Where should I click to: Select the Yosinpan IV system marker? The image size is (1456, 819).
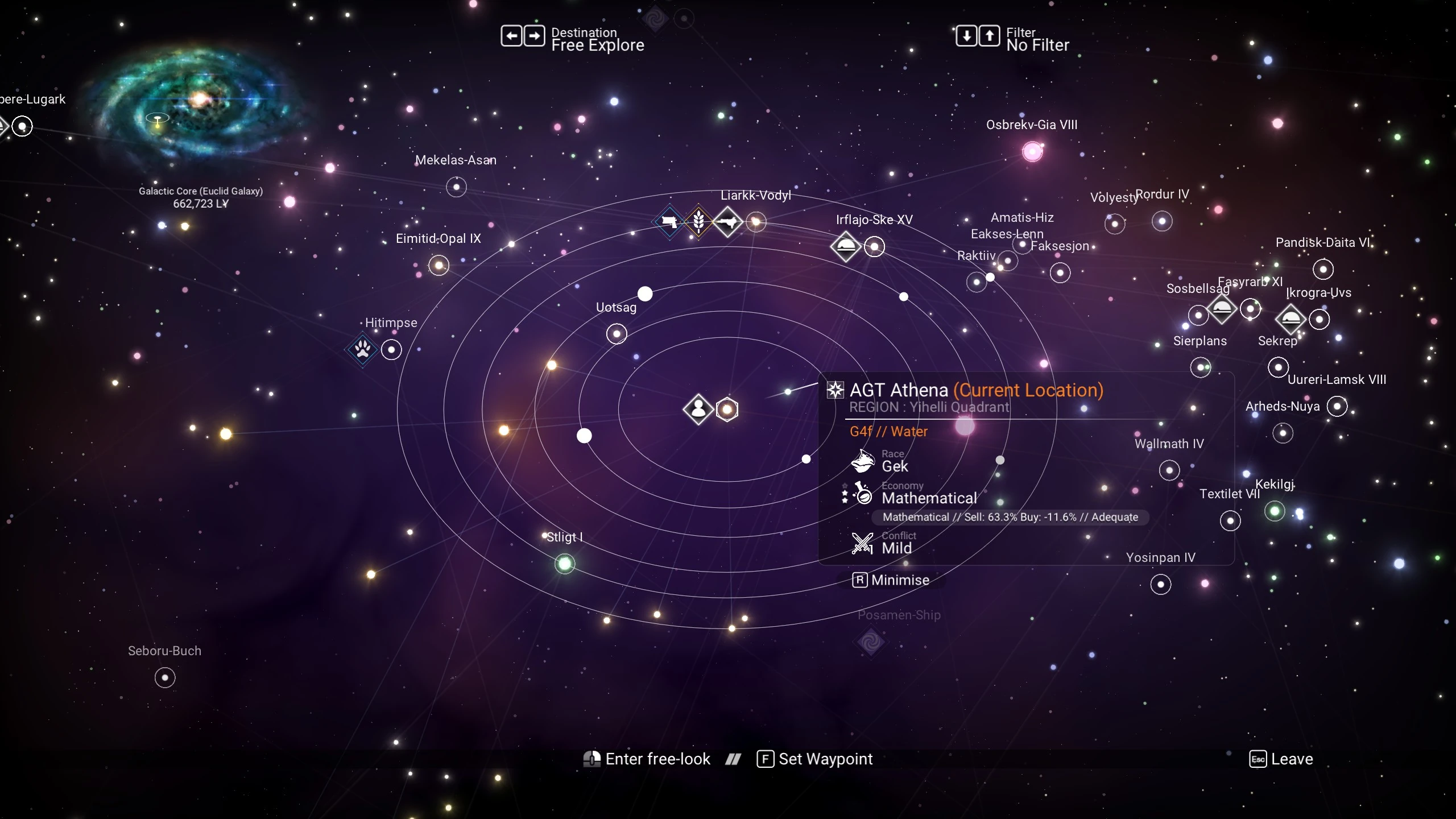pos(1161,584)
